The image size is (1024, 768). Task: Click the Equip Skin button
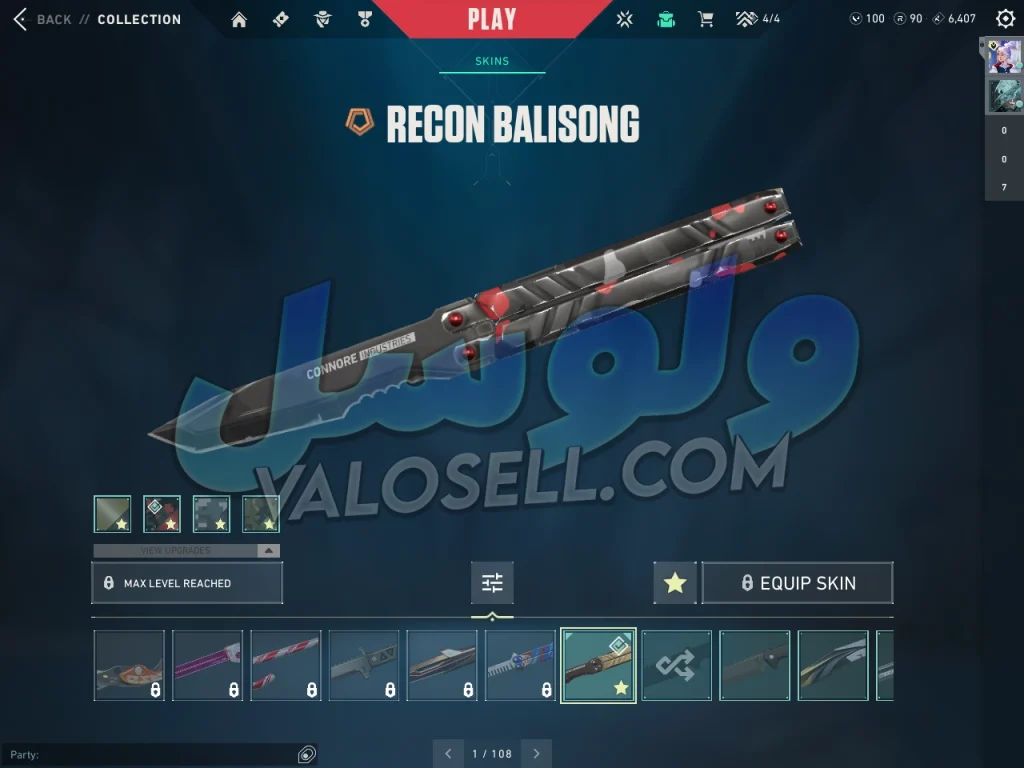tap(797, 583)
